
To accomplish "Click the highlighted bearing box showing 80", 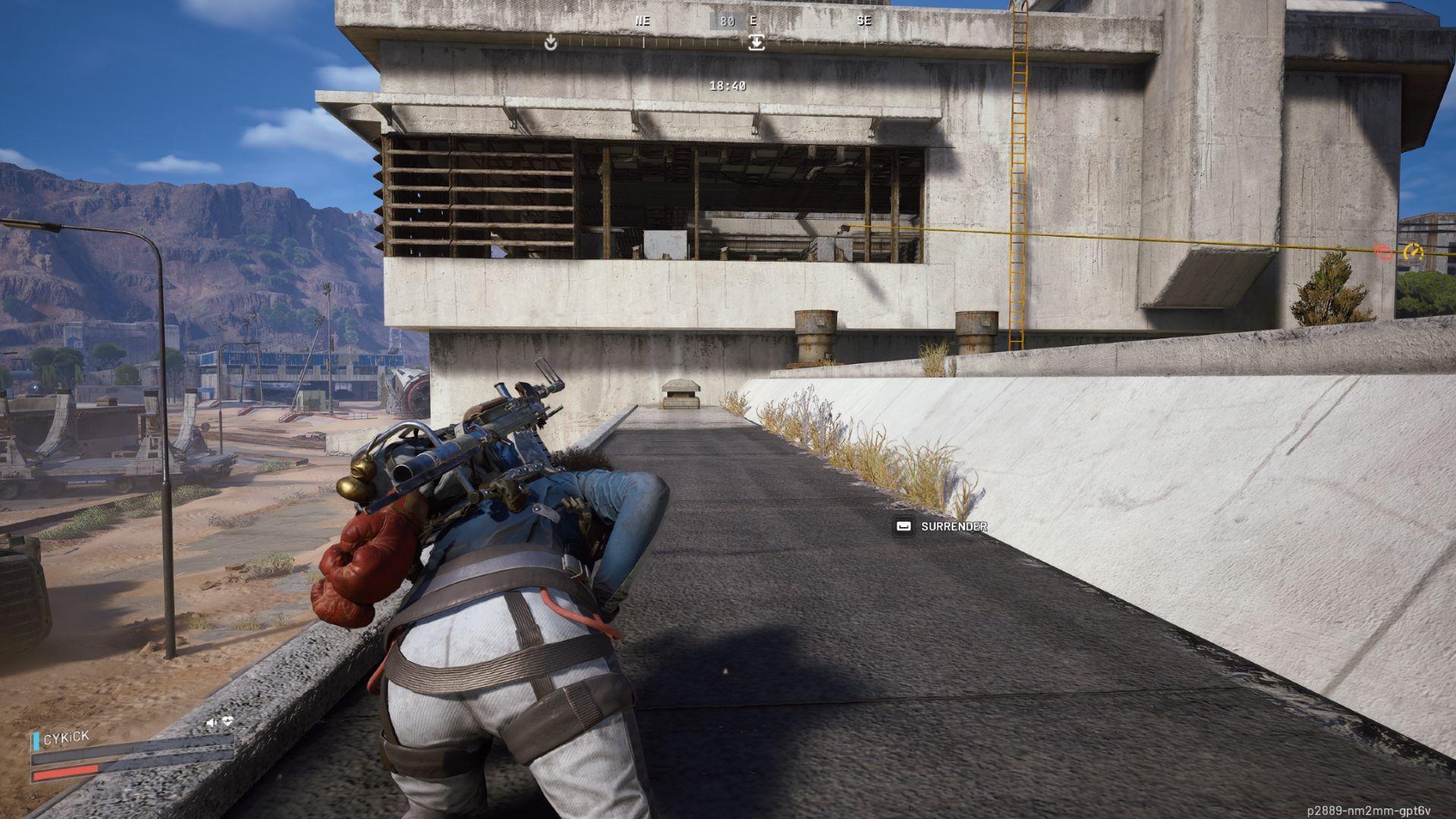I will point(726,23).
